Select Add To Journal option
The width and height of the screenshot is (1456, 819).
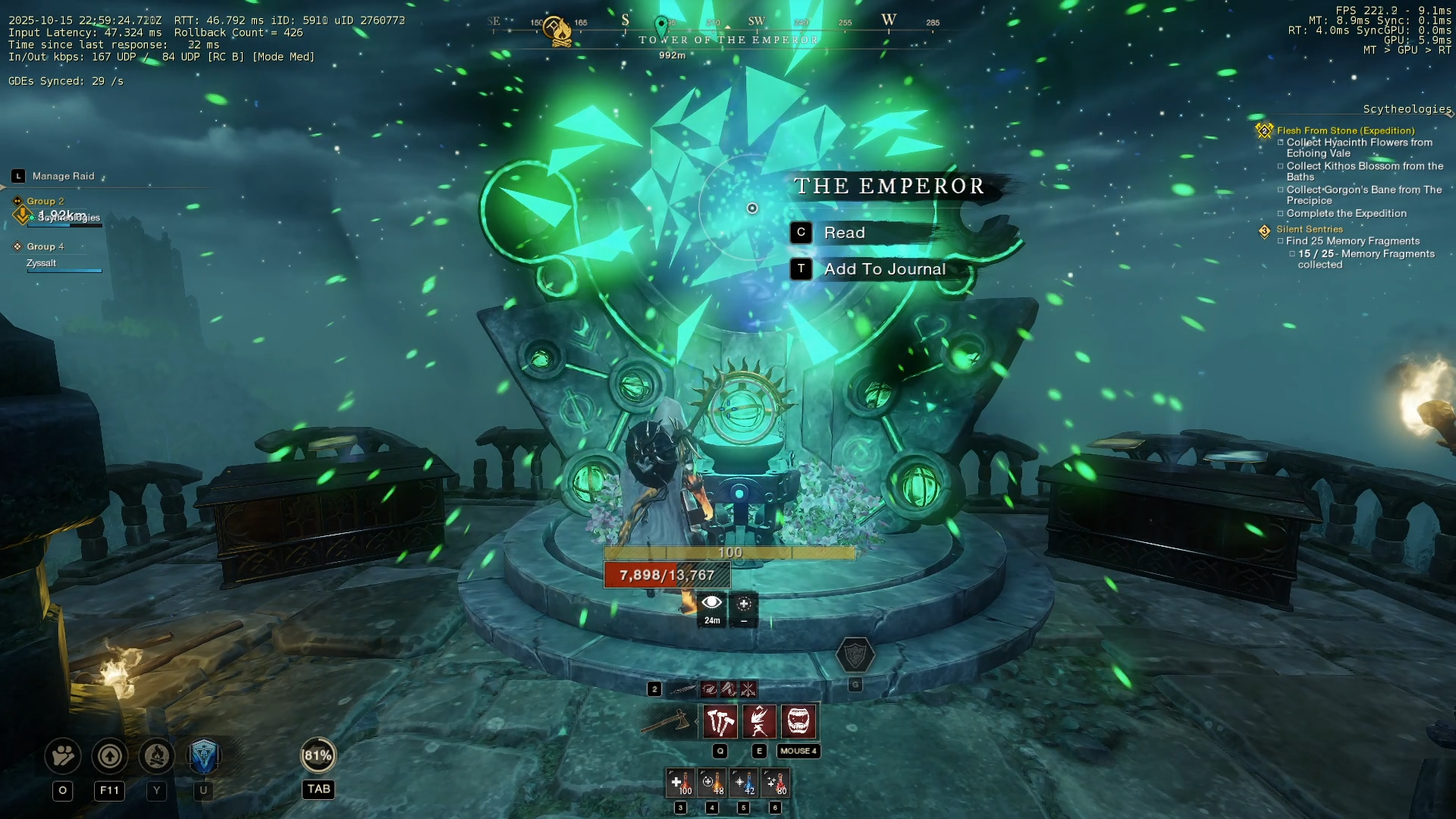pyautogui.click(x=883, y=269)
